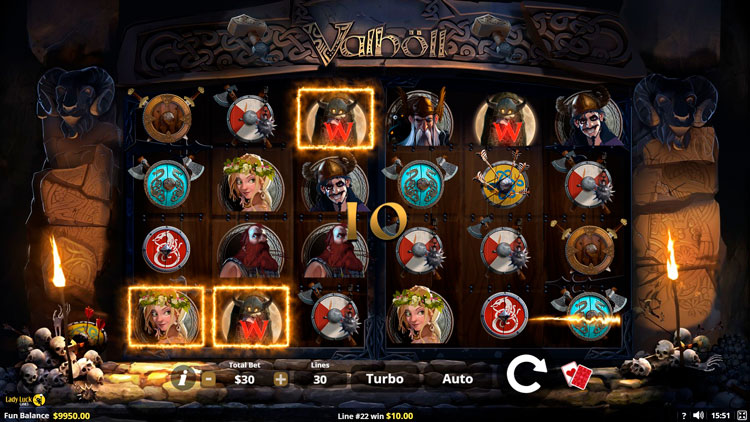
Task: Change the Lines count of 30
Action: tap(321, 379)
